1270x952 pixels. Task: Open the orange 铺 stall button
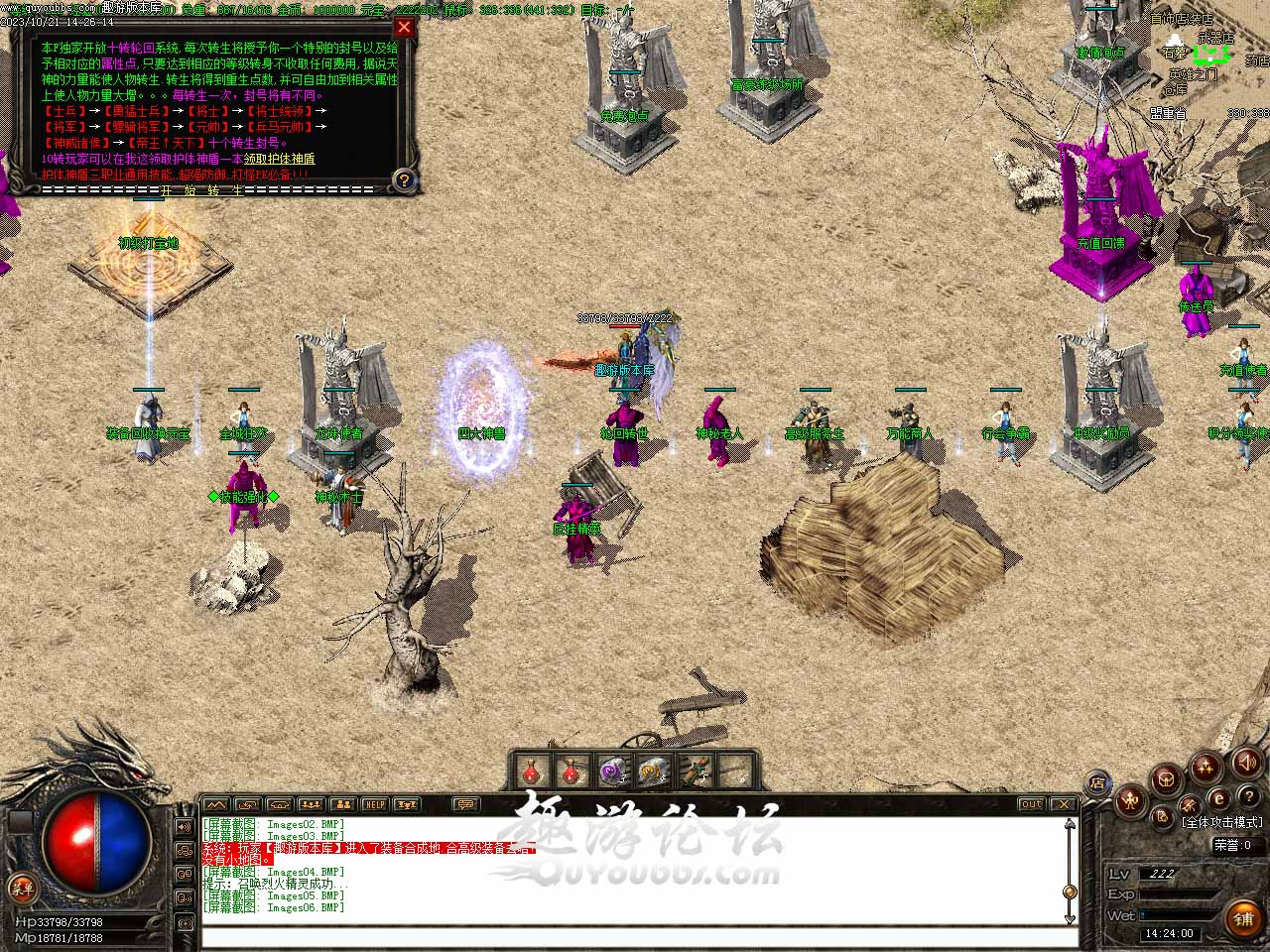point(1243,918)
